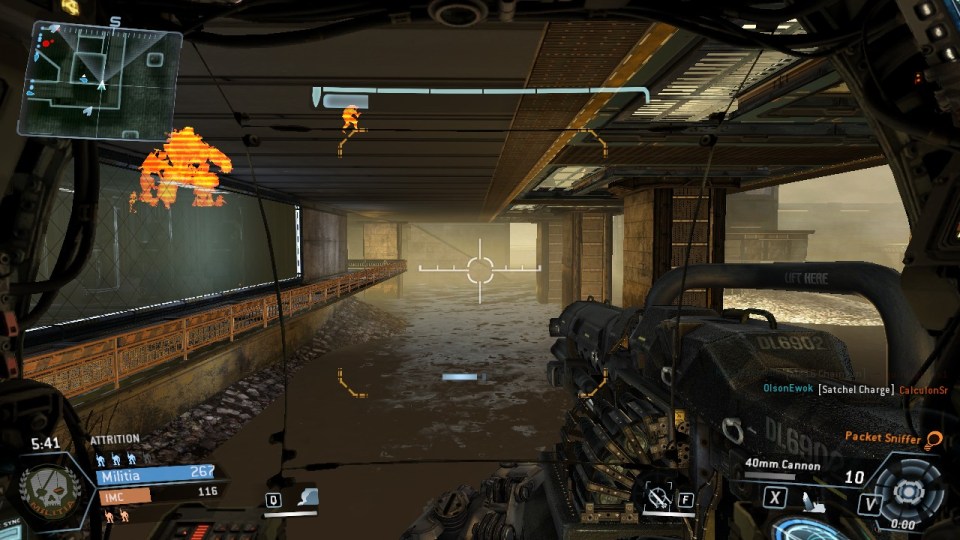Activate the ordnance rocket icon beside F
Viewport: 960px width, 540px height.
point(658,497)
